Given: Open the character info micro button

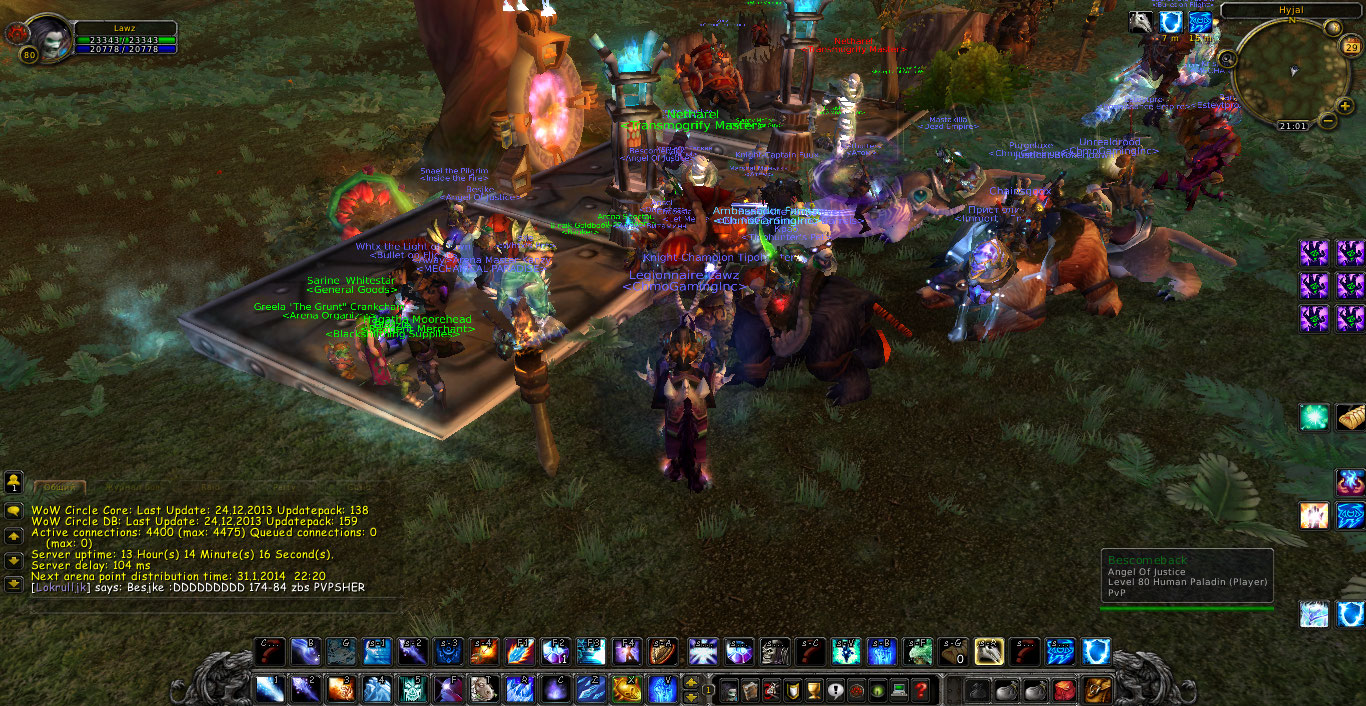Looking at the screenshot, I should tap(729, 690).
